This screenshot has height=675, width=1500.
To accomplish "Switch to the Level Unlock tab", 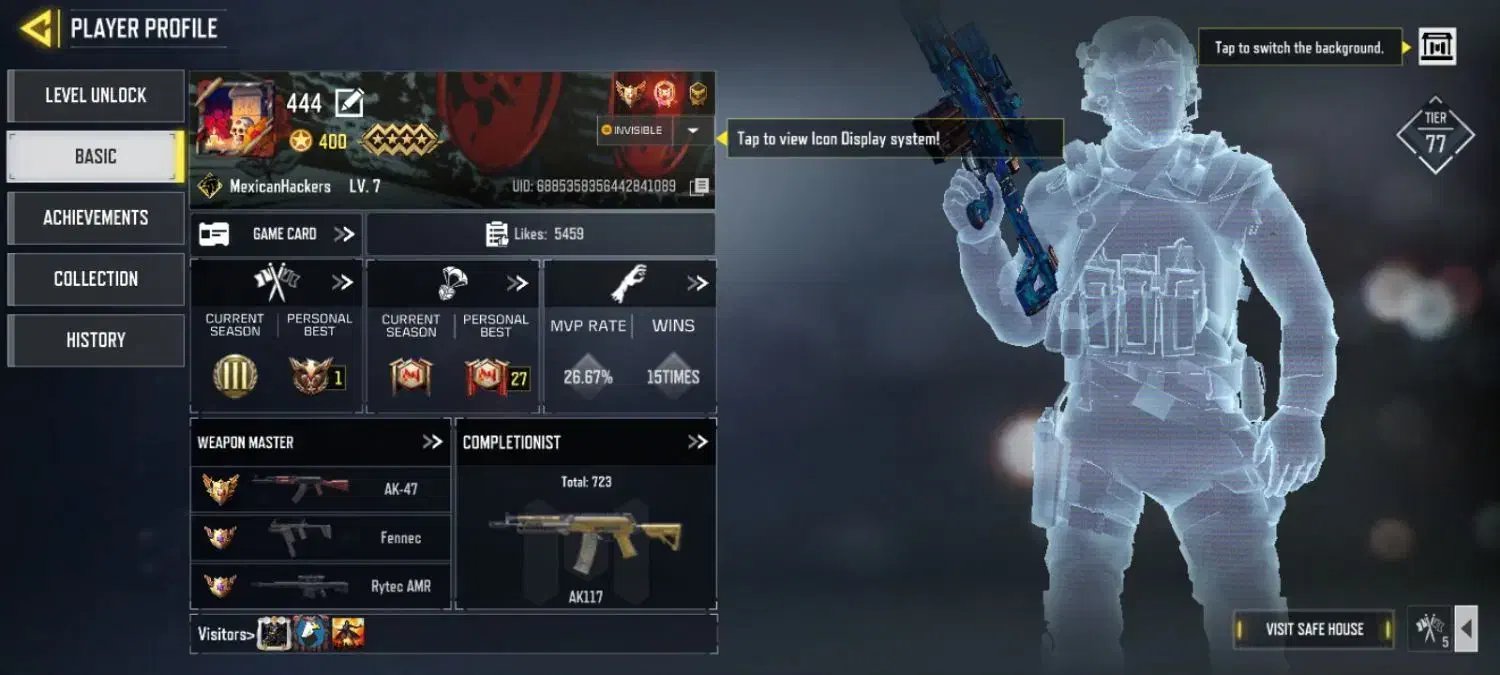I will (x=95, y=96).
